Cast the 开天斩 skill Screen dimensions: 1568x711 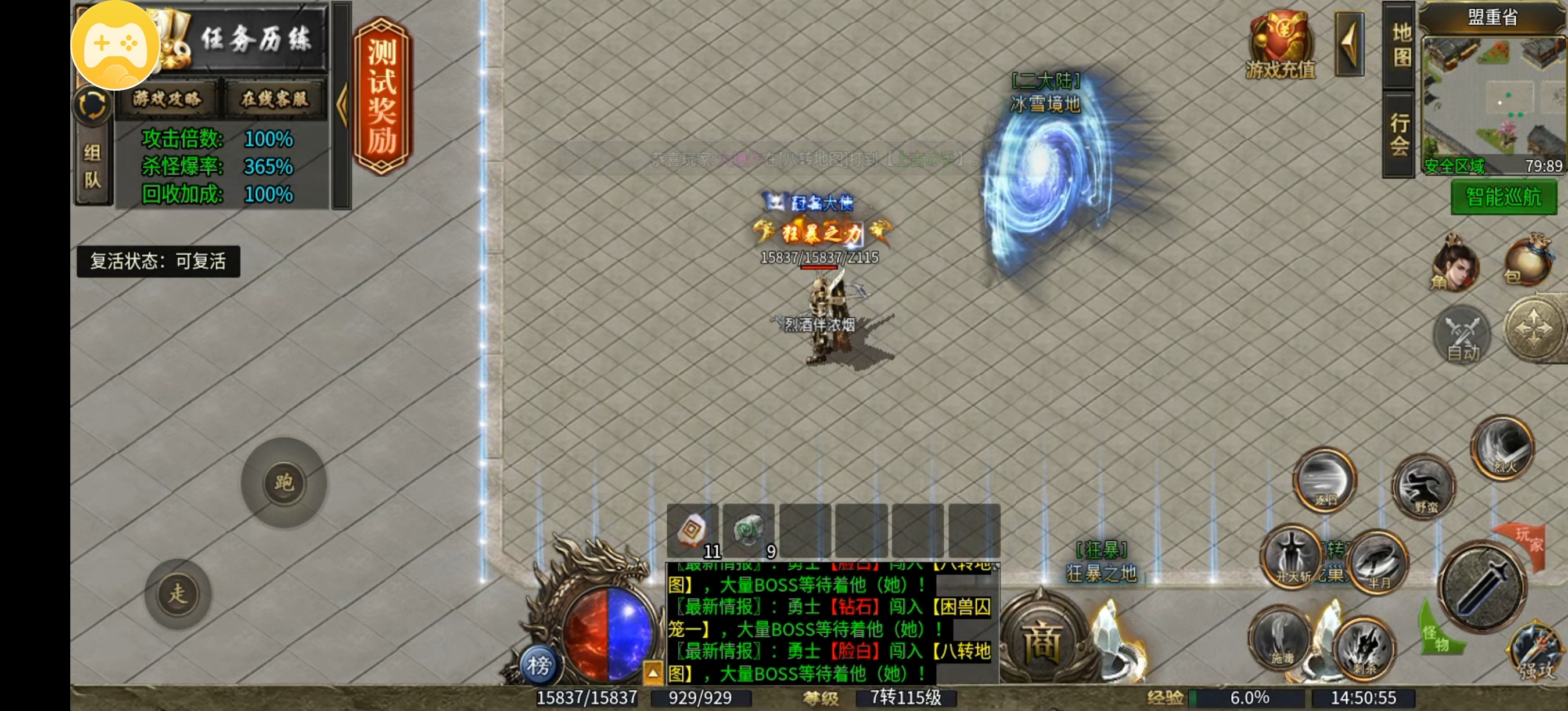pos(1292,557)
